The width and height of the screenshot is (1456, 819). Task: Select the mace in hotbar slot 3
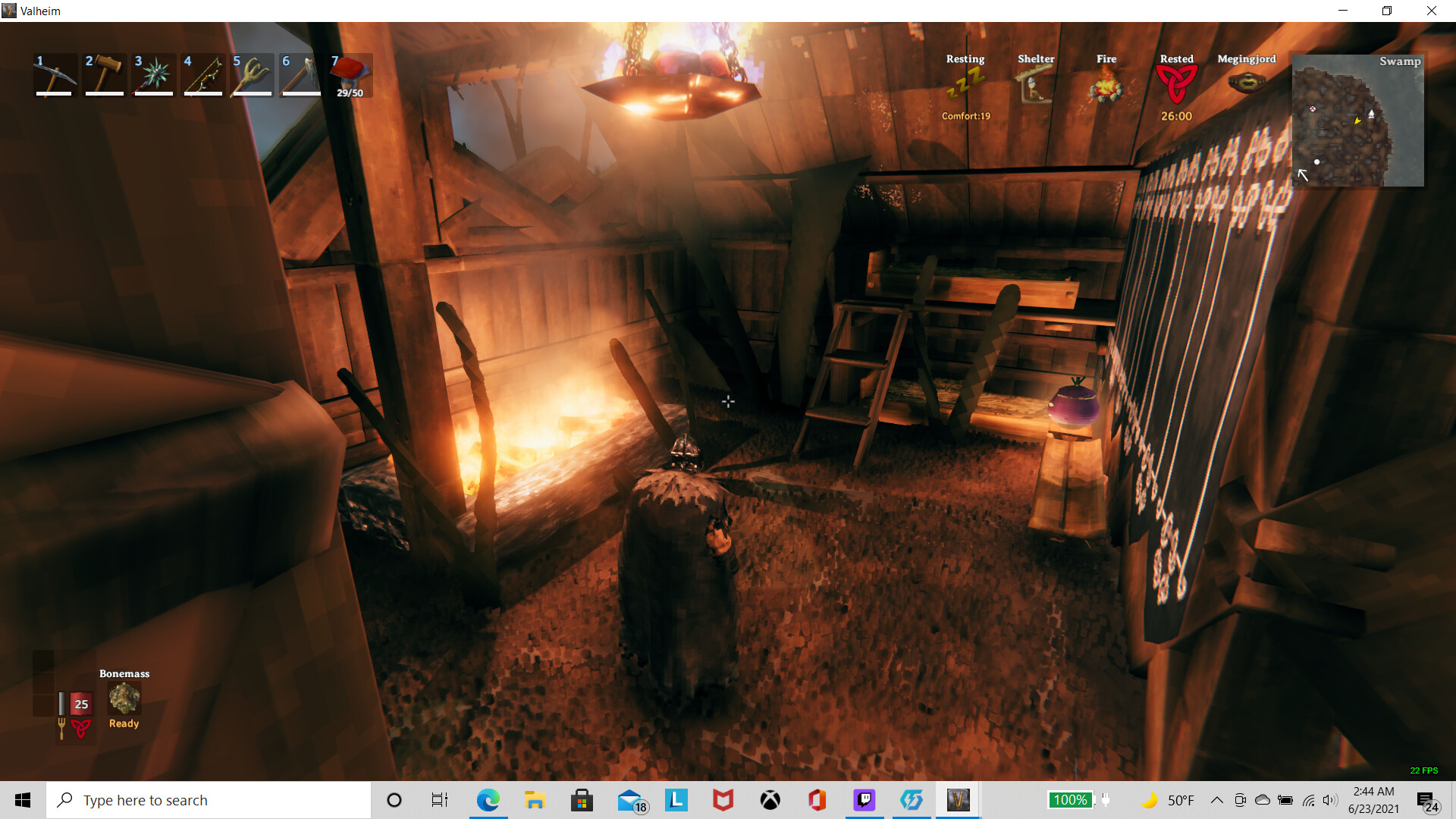point(153,74)
